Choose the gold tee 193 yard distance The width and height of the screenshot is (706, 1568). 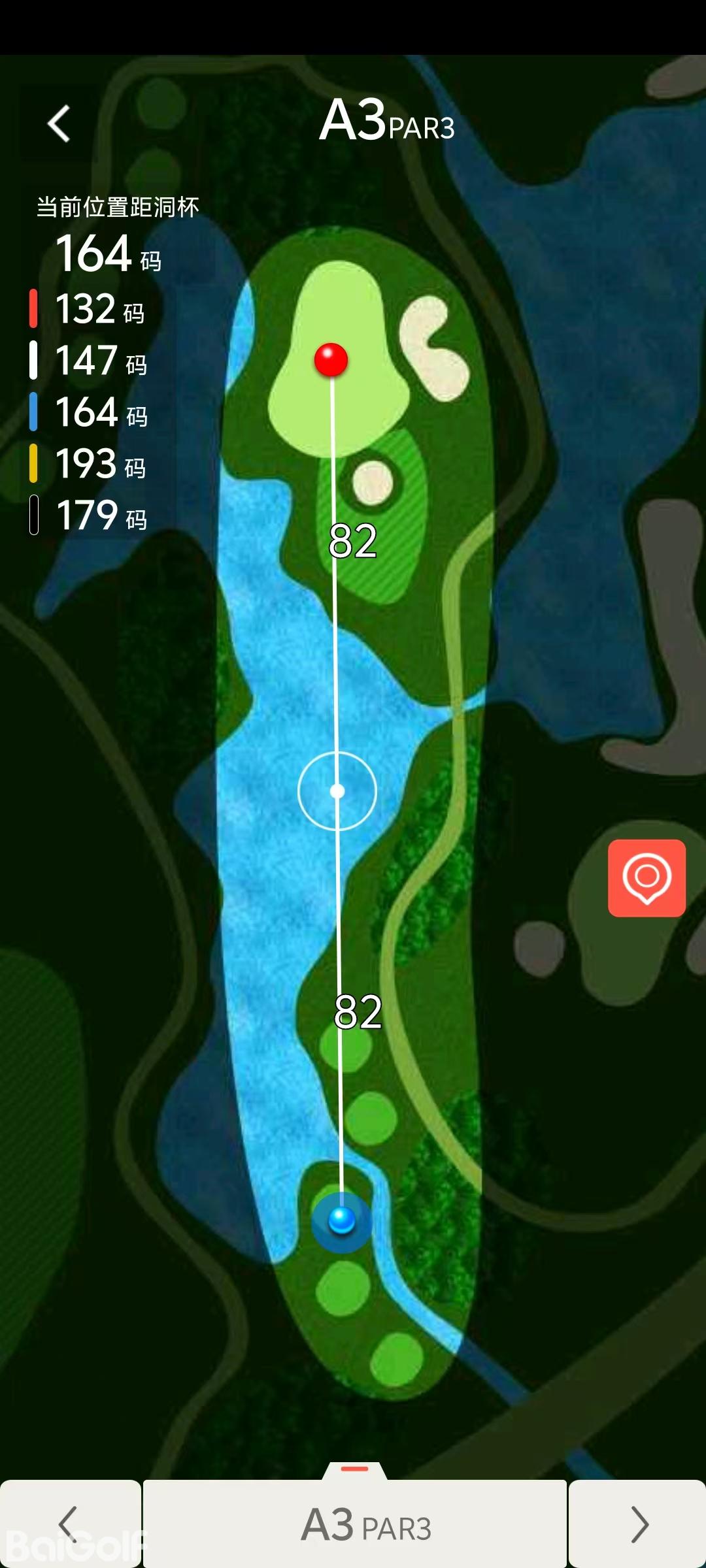point(99,464)
